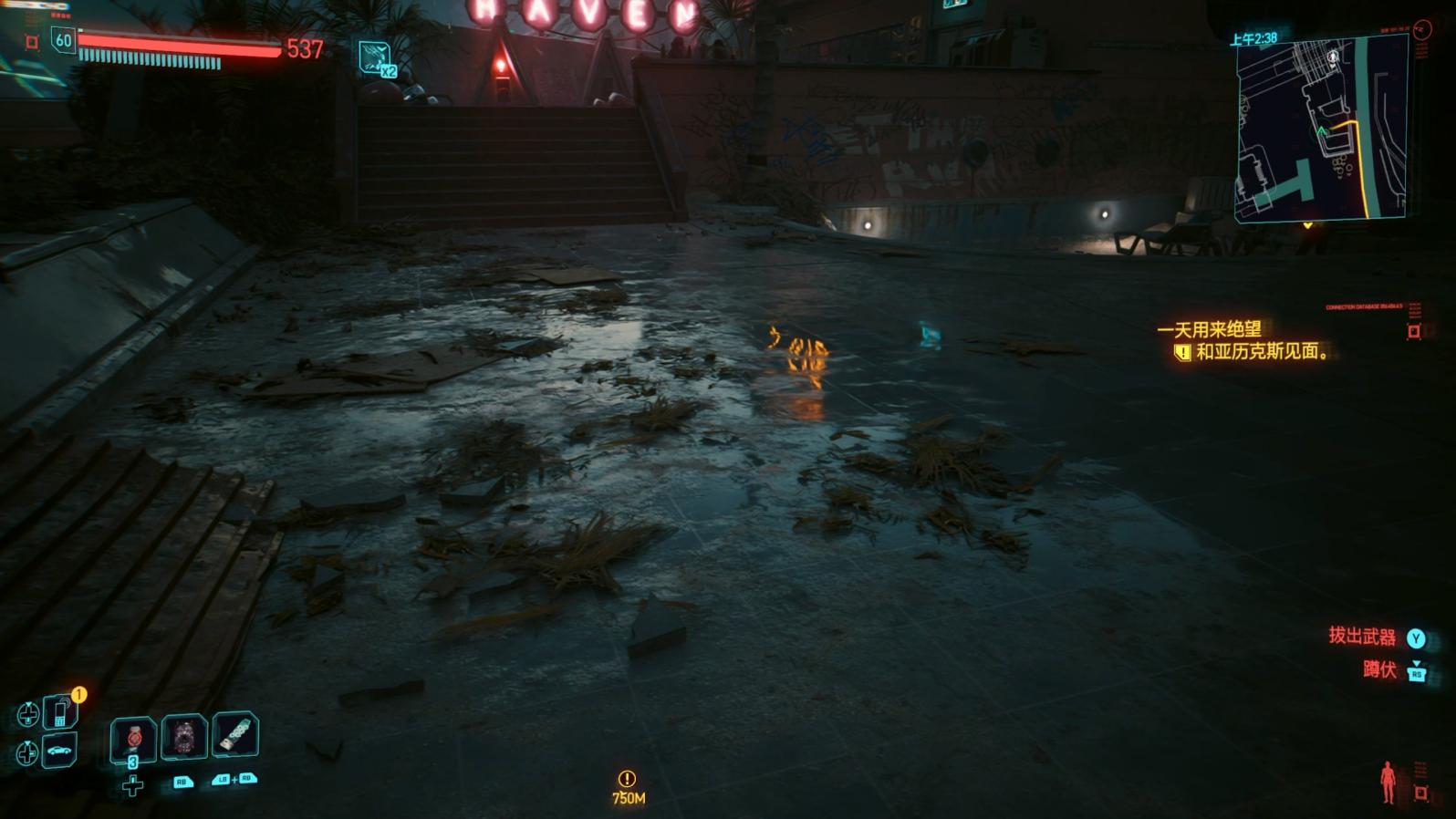
Task: Select the grenade quick slot
Action: click(x=184, y=736)
